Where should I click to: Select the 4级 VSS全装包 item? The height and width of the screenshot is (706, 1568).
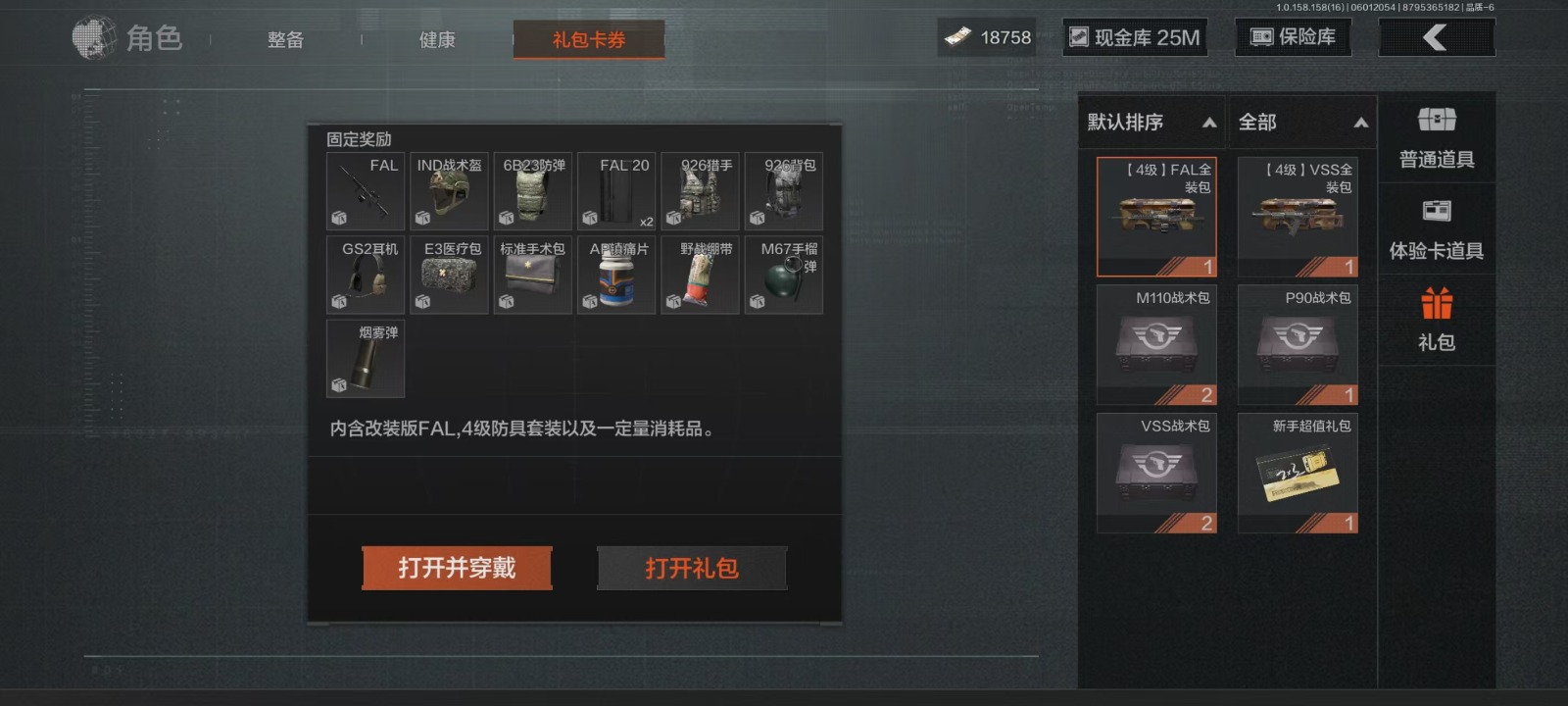(x=1298, y=217)
